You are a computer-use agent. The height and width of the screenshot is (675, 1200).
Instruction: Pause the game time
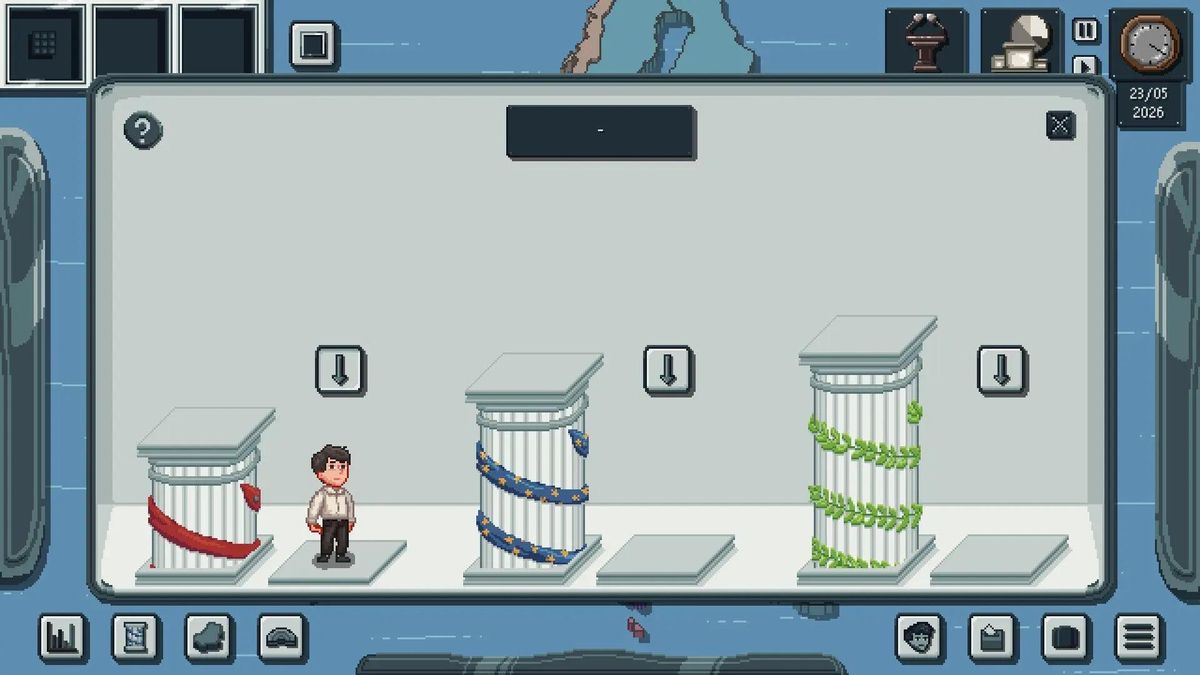(1085, 31)
